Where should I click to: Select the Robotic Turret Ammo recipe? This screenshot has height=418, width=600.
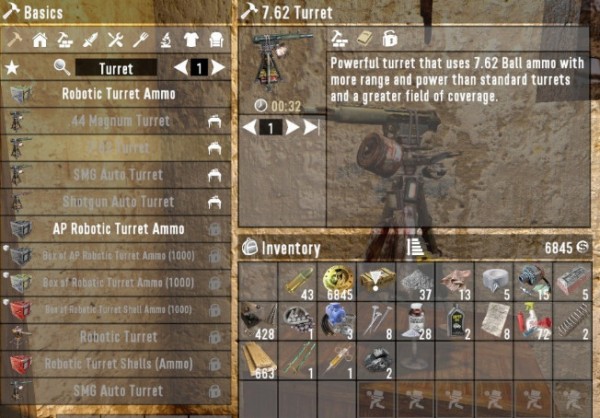(x=118, y=94)
